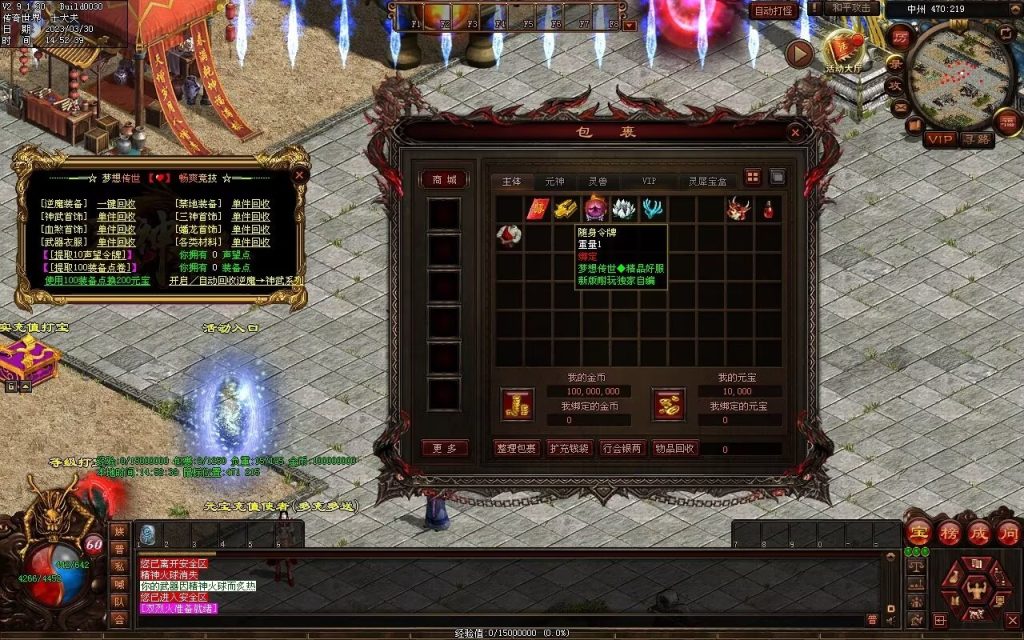The image size is (1024, 640).
Task: Select the gold ingot item slot
Action: click(567, 209)
